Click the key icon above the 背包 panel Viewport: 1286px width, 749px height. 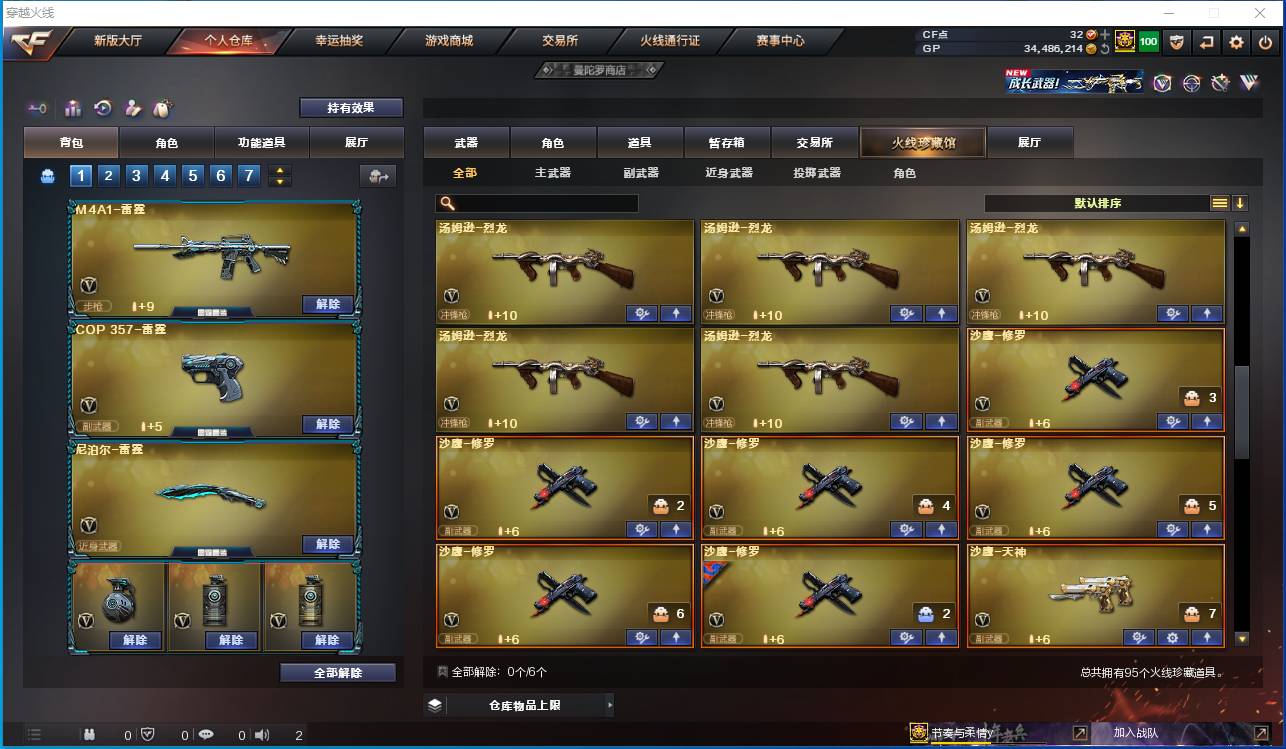pyautogui.click(x=37, y=109)
